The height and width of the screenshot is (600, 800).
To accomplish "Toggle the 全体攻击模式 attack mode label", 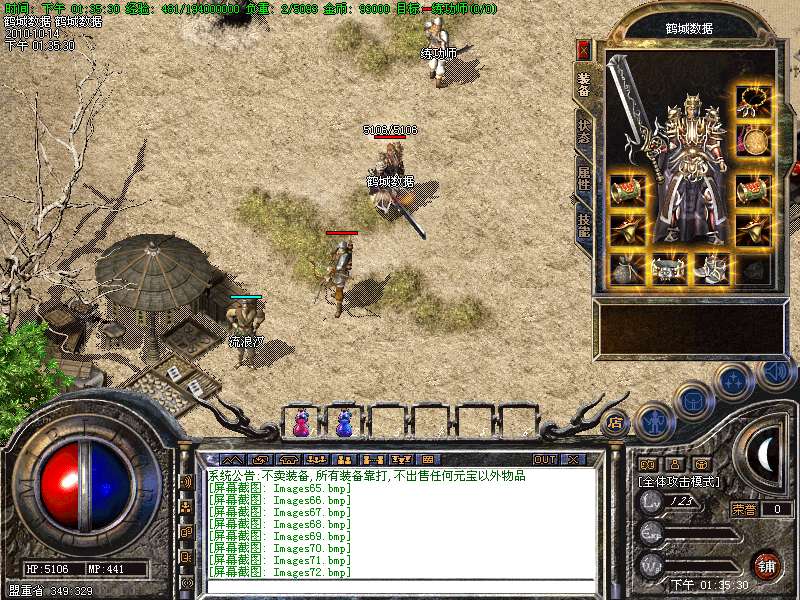I will (677, 481).
